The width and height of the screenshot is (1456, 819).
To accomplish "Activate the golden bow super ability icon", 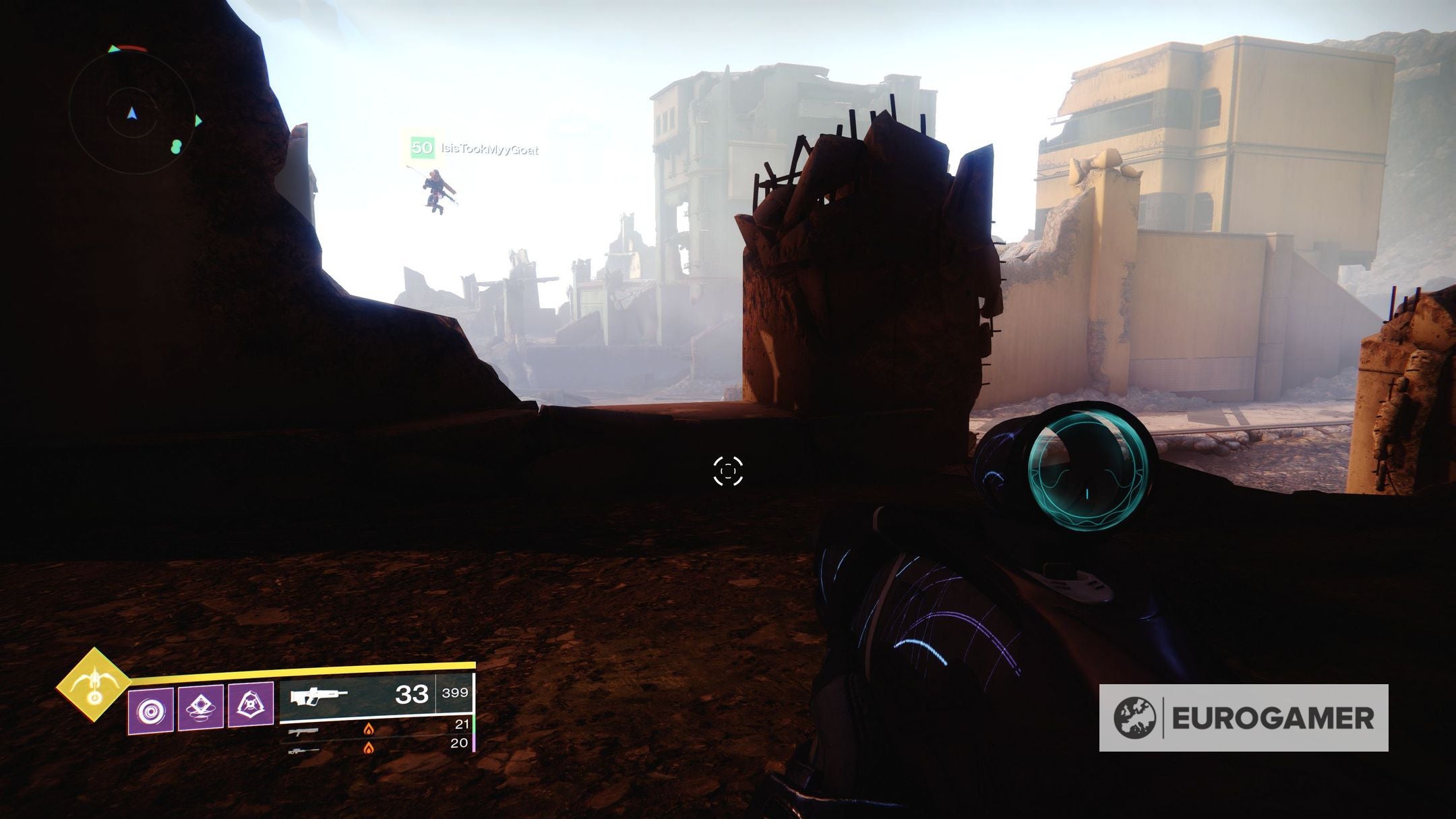I will [x=93, y=684].
